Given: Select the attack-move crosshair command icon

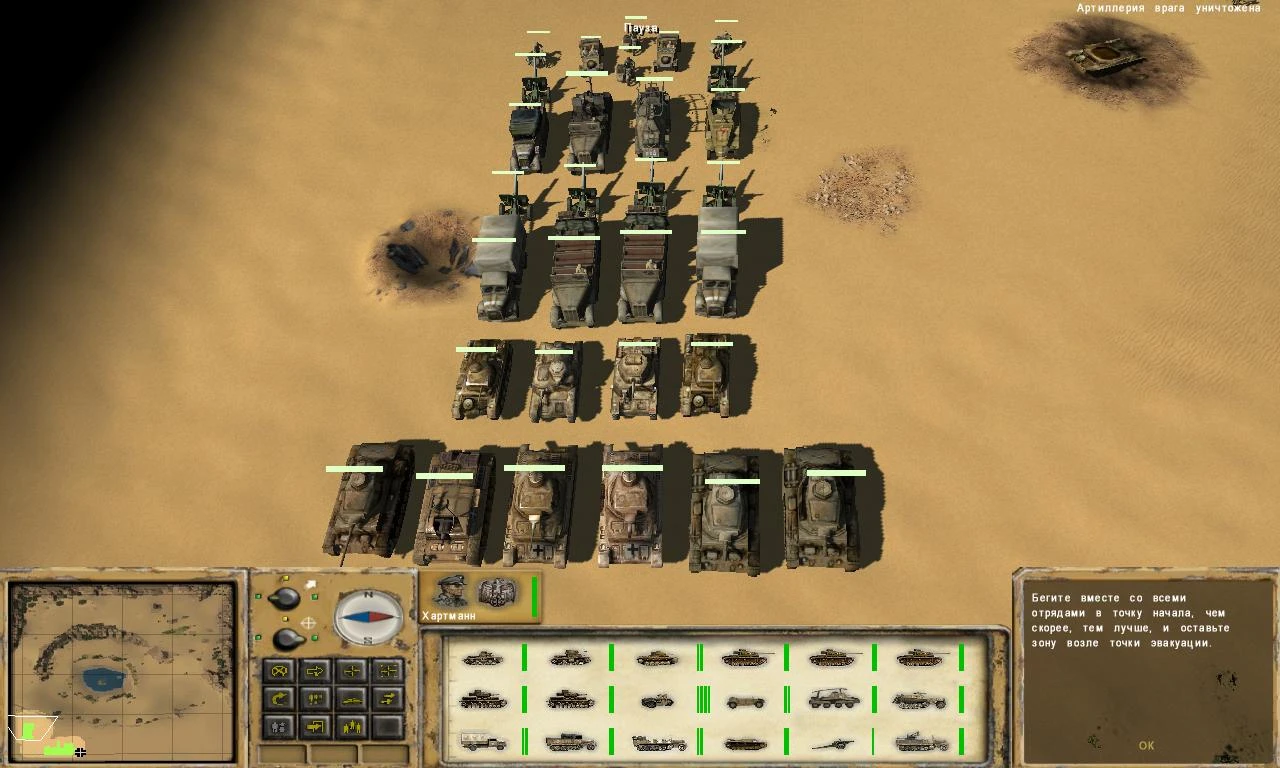Looking at the screenshot, I should (x=350, y=670).
